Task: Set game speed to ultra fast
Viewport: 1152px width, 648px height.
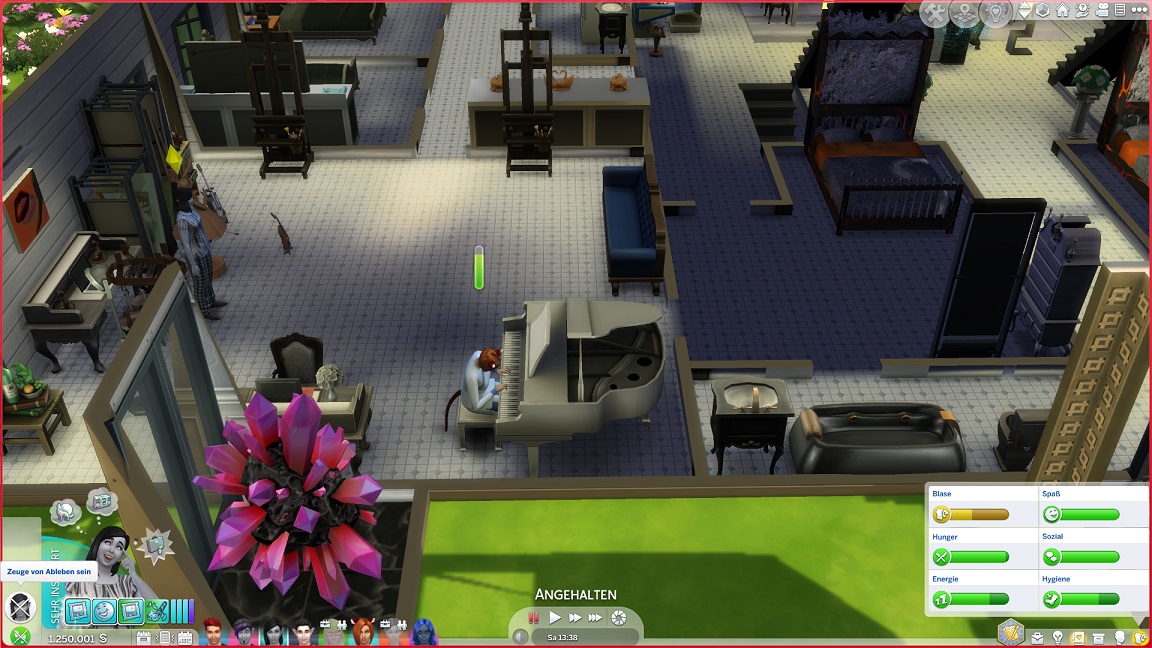Action: 596,618
